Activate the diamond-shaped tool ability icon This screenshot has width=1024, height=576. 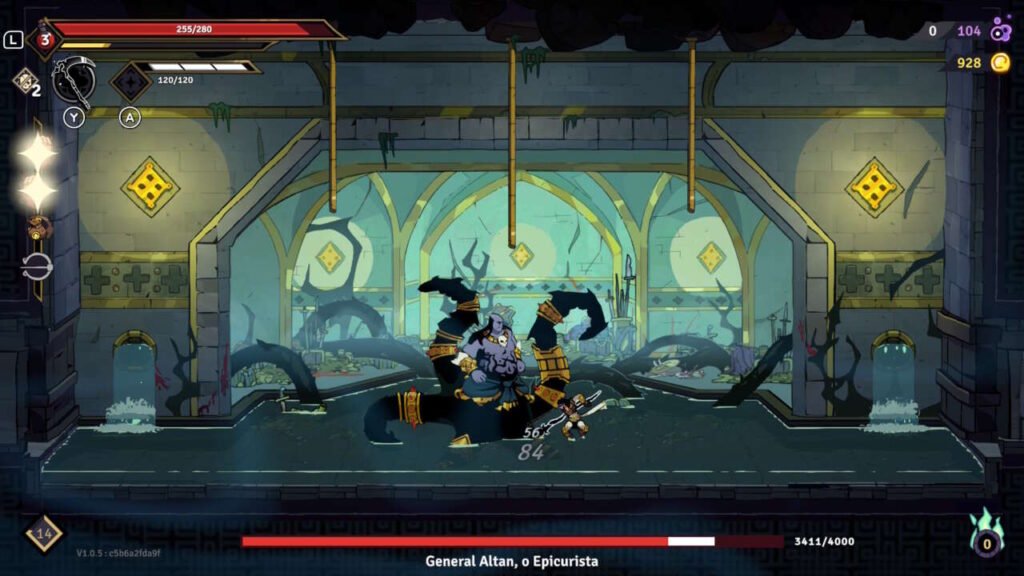pos(130,82)
